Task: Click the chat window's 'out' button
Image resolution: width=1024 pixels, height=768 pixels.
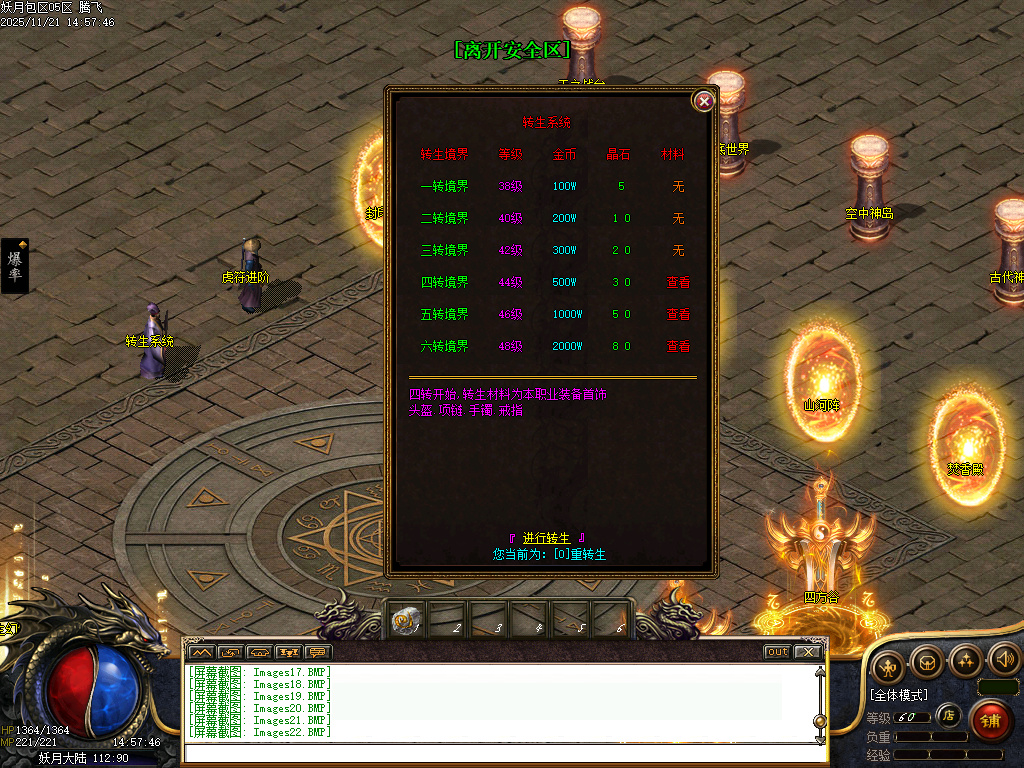Action: tap(777, 652)
